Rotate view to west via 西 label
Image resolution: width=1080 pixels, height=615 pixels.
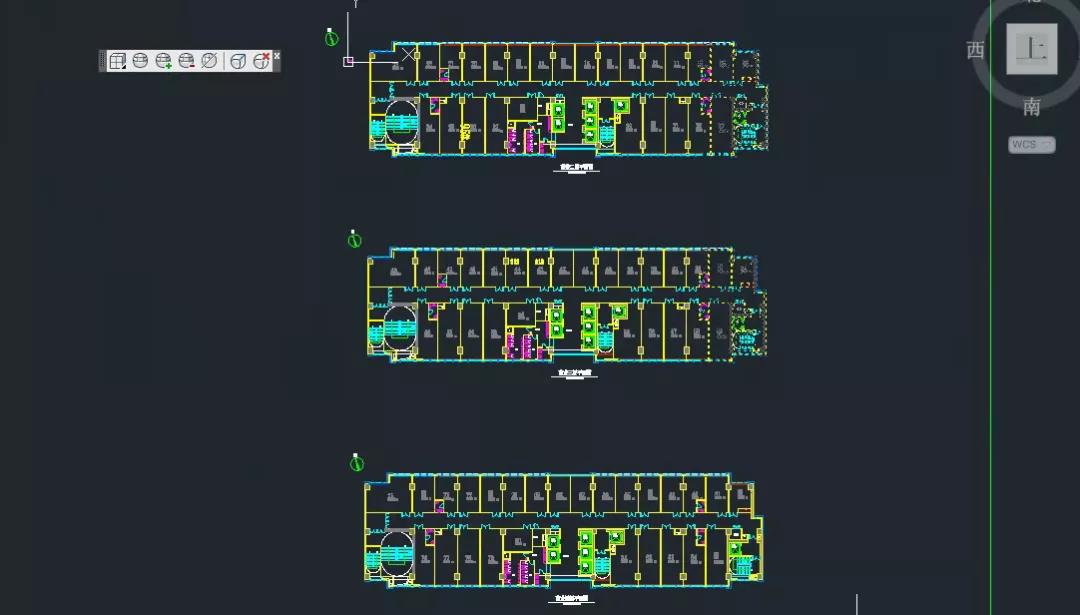tap(976, 50)
